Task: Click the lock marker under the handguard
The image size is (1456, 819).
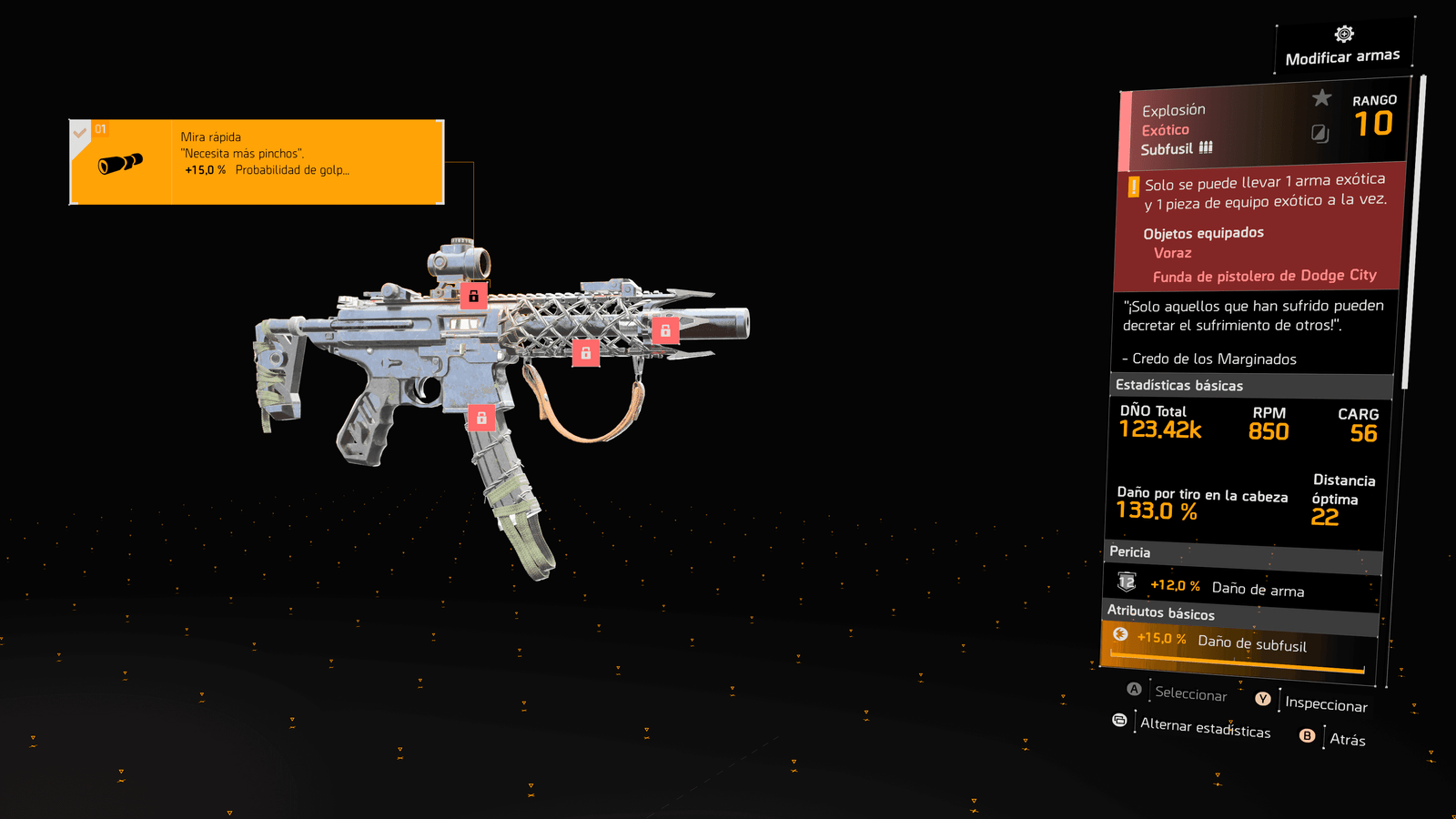Action: 585,352
